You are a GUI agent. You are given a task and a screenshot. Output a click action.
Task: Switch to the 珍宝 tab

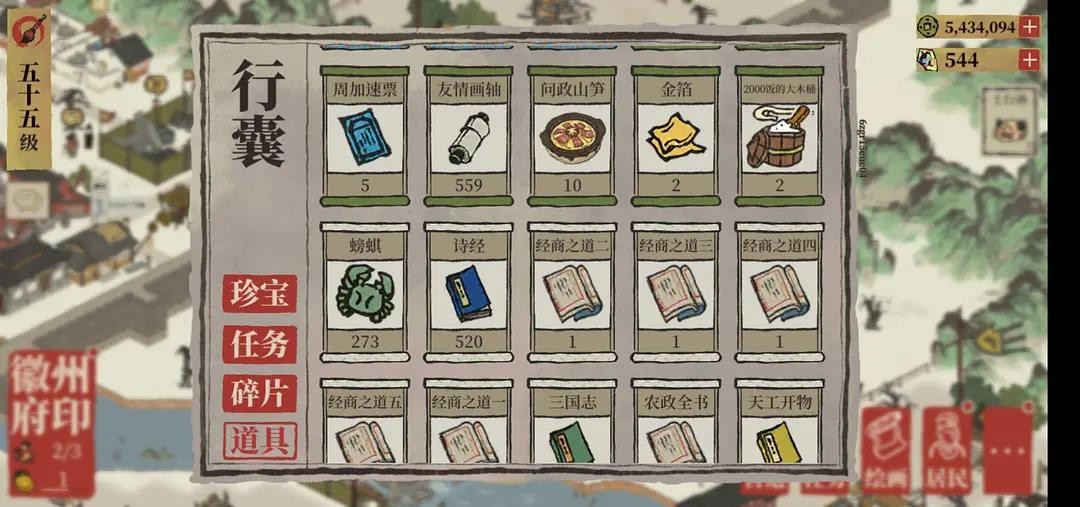coord(259,294)
